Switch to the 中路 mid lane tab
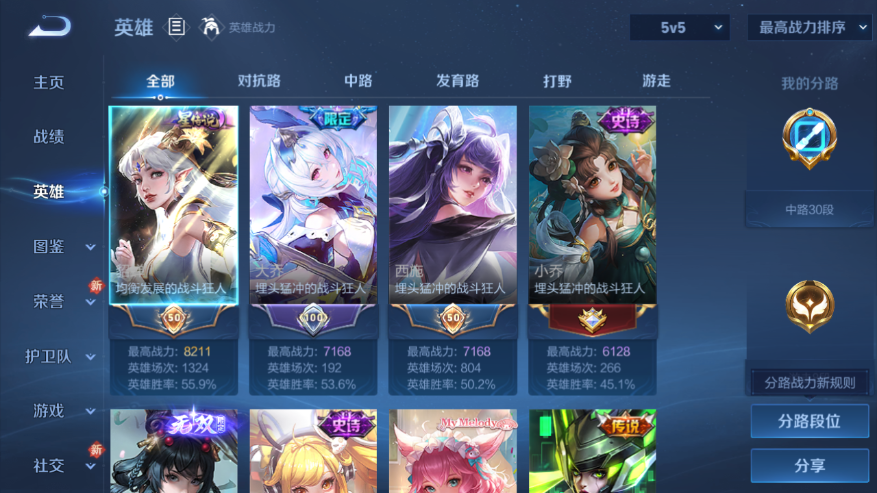 coord(358,81)
